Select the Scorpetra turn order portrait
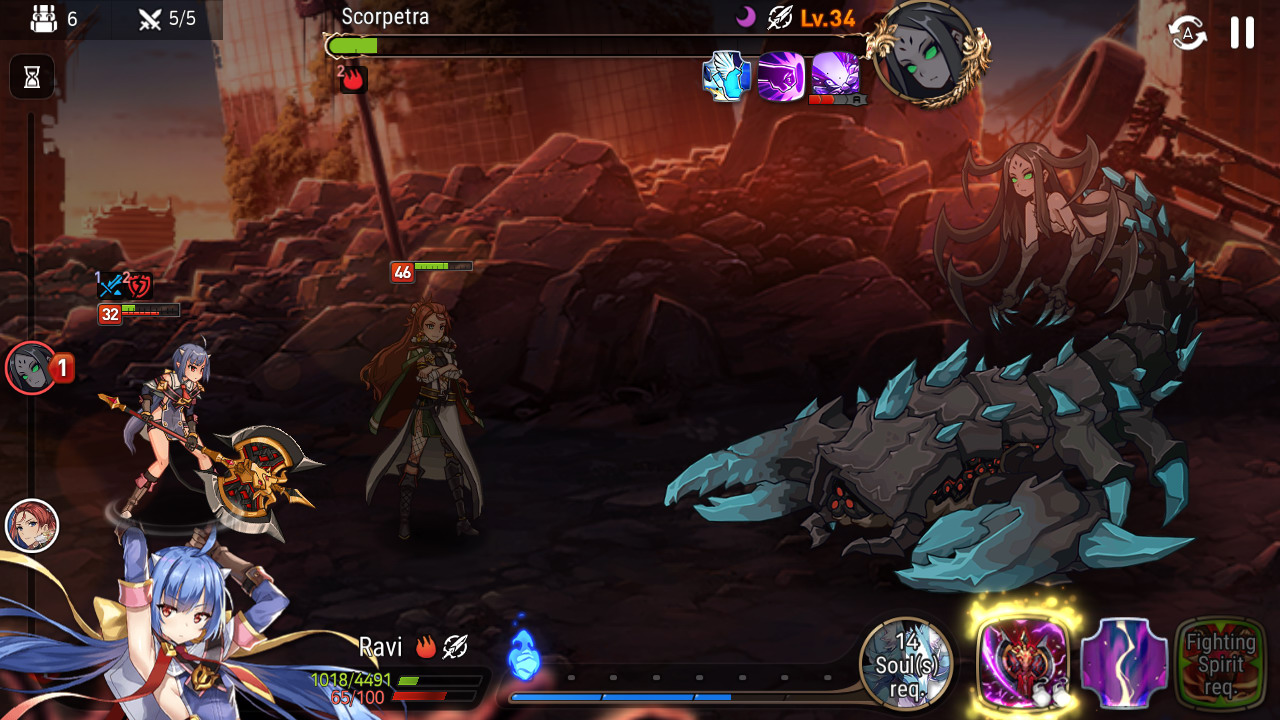Viewport: 1280px width, 720px height. [31, 368]
